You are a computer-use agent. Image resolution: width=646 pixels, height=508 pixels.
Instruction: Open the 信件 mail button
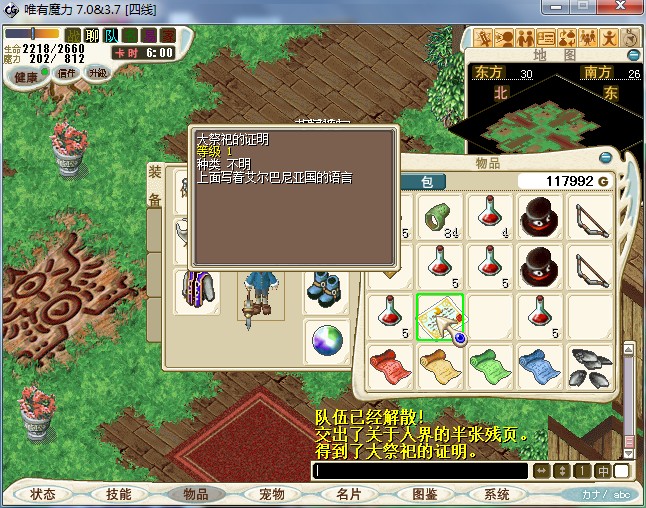(x=68, y=73)
